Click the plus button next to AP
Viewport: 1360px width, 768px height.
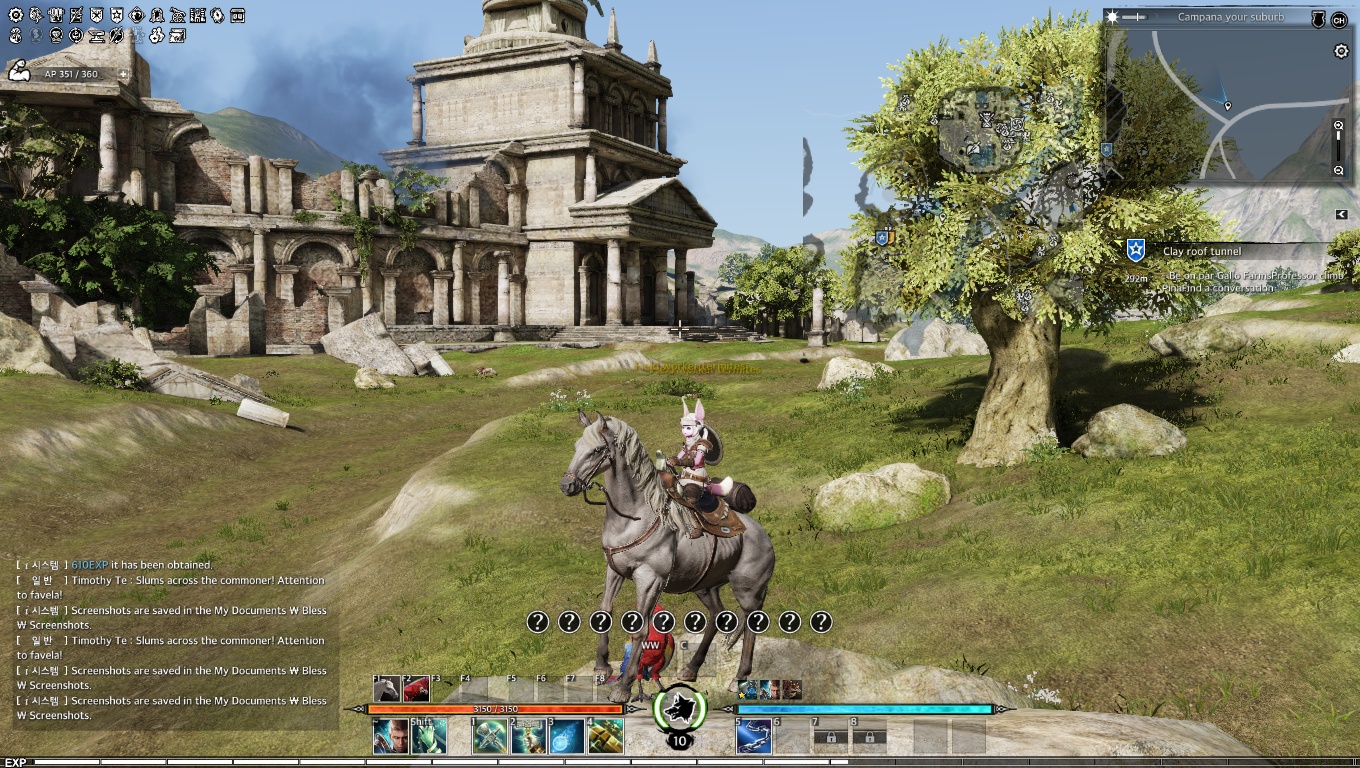point(123,74)
